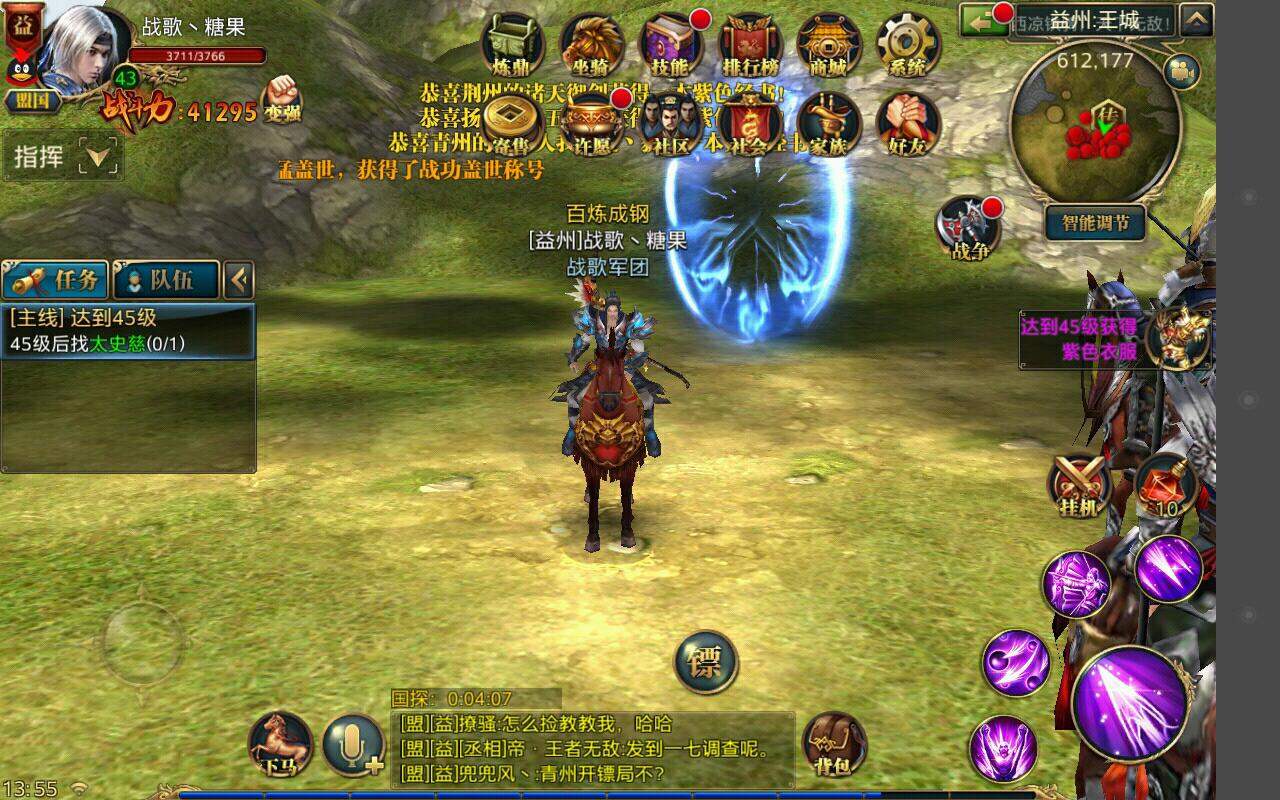The width and height of the screenshot is (1280, 800).
Task: Open the 好友 friends list
Action: pos(908,124)
